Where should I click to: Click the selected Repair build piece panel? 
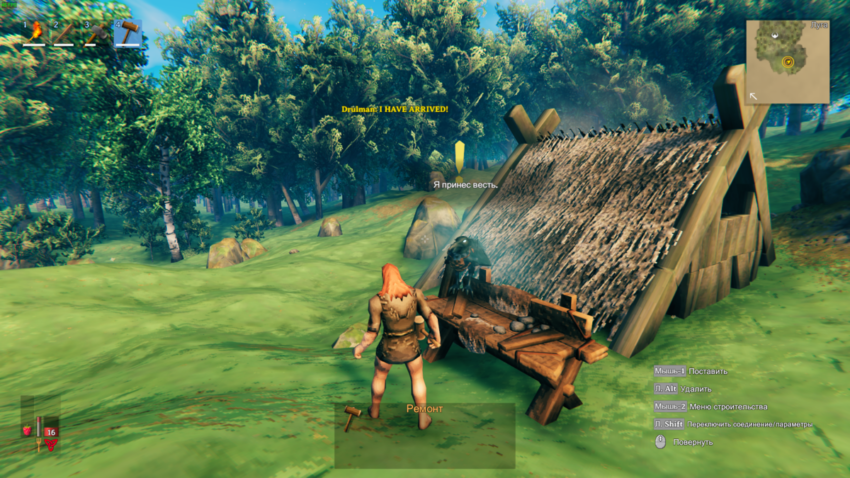tap(424, 436)
